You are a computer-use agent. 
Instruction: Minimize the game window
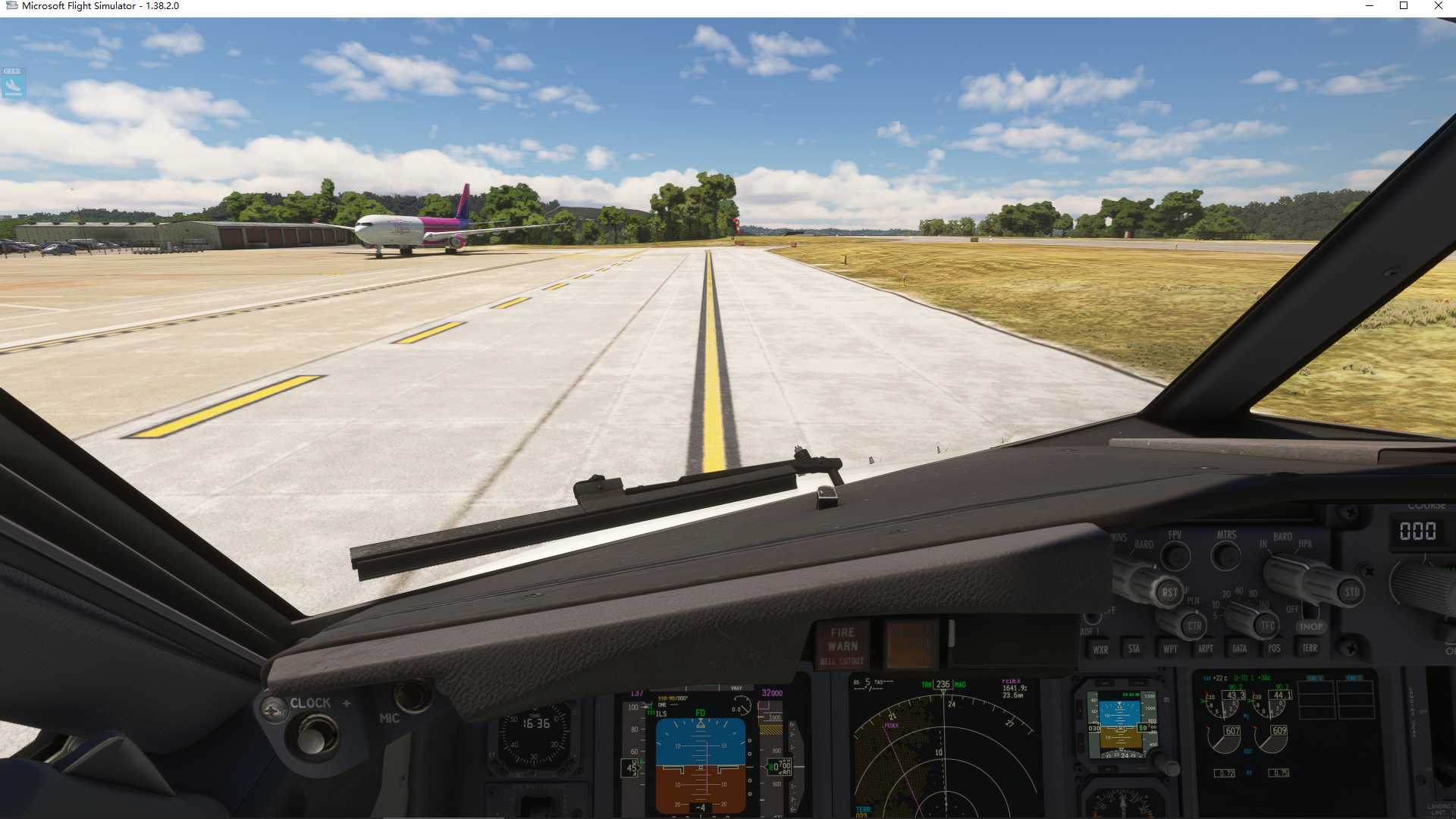coord(1370,6)
